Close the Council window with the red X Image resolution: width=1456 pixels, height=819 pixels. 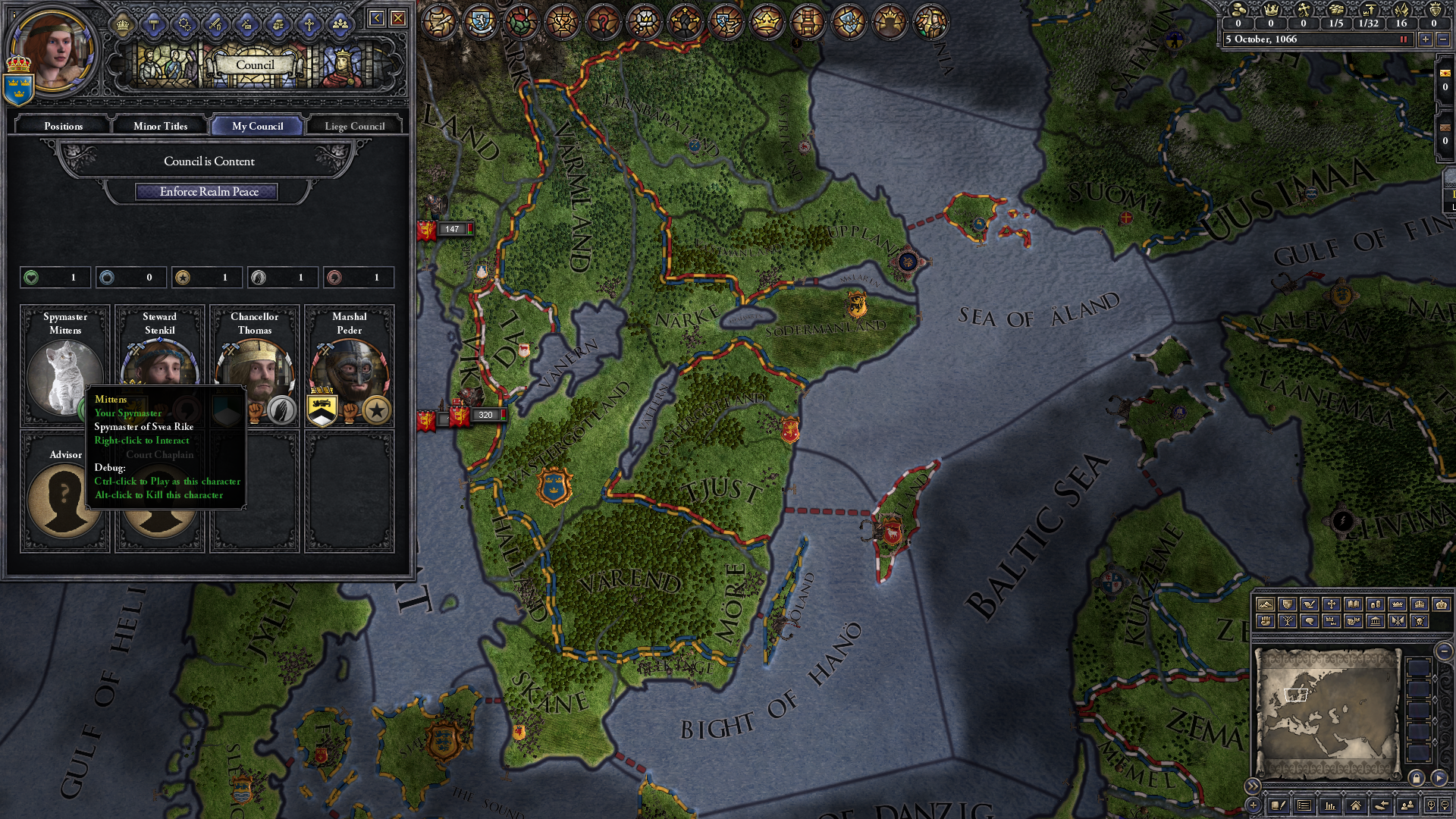tap(398, 18)
